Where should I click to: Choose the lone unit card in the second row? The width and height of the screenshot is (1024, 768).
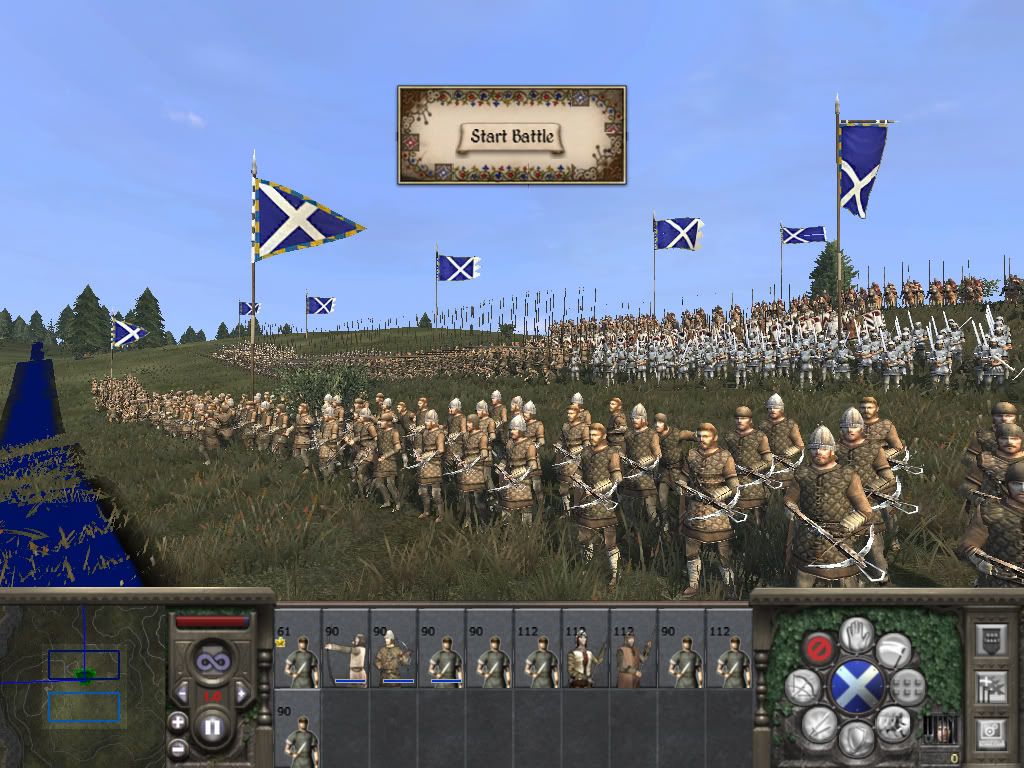pyautogui.click(x=298, y=729)
